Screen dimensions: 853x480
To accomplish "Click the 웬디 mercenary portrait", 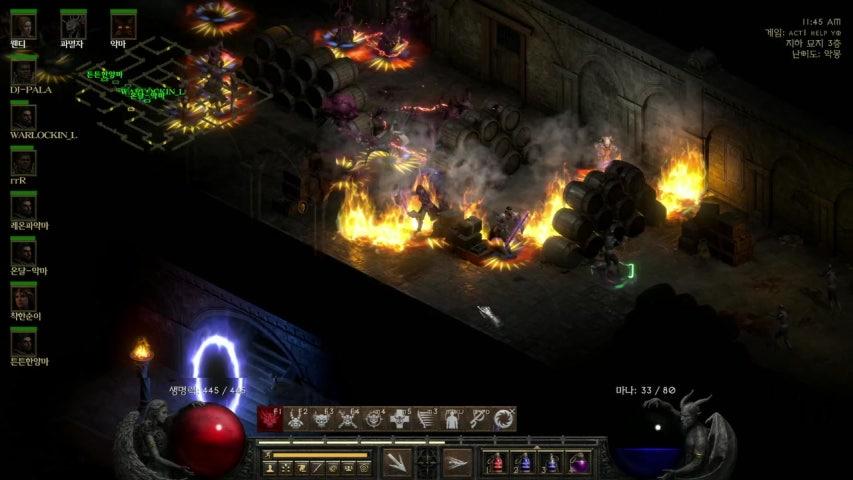I will click(x=23, y=24).
